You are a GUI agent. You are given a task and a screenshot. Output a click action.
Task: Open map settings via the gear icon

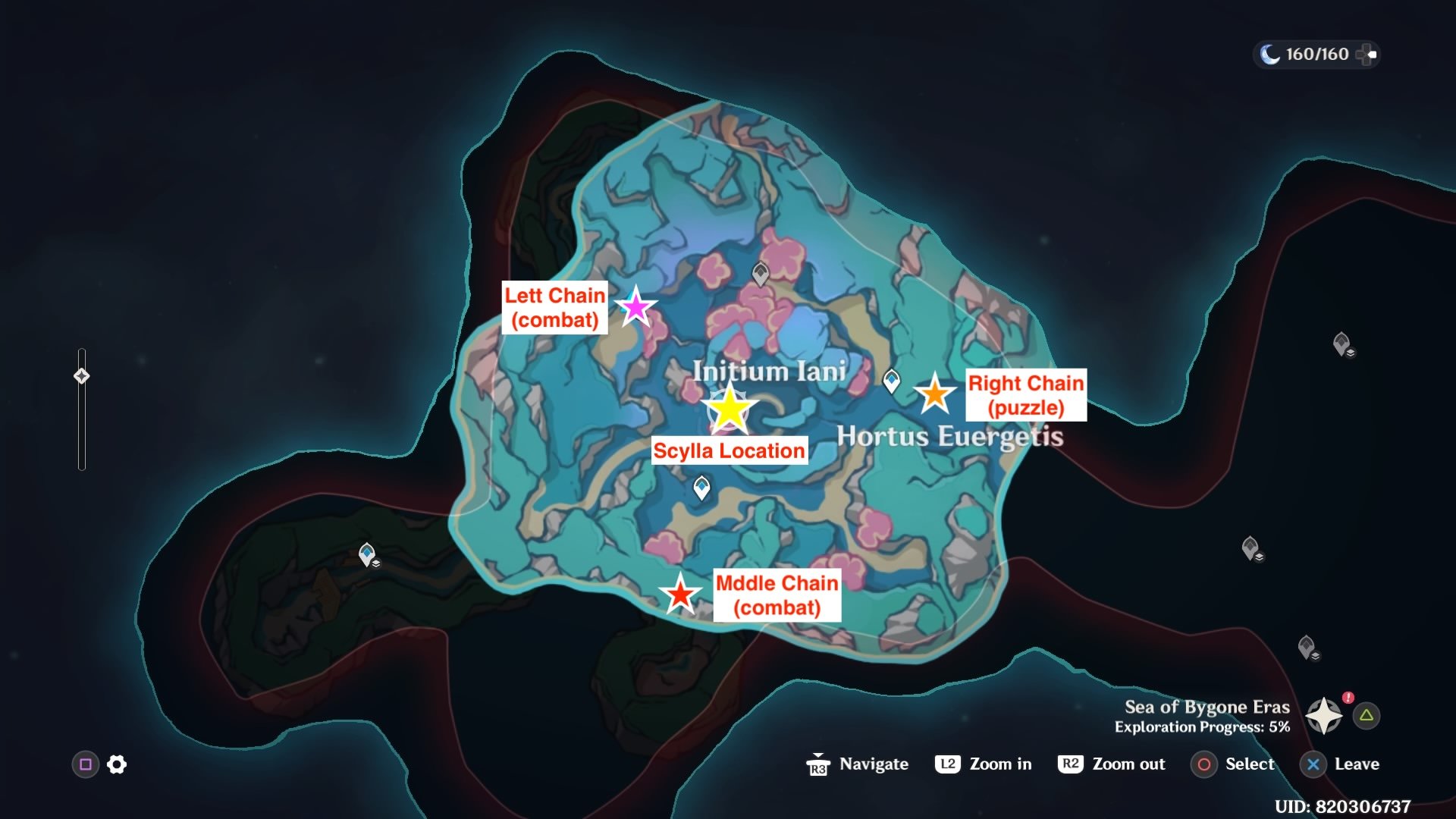(x=117, y=764)
